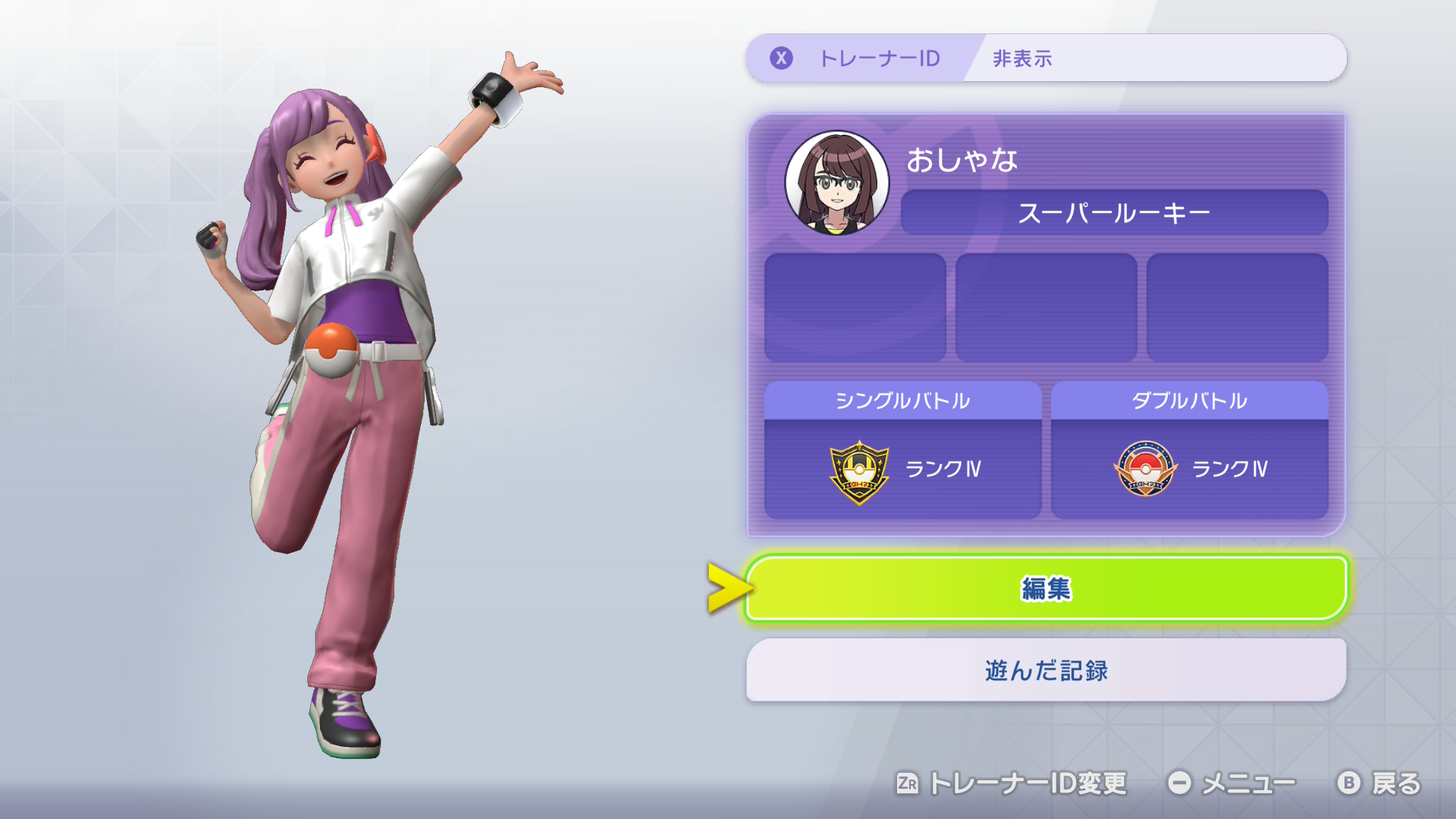Click the trainer portrait avatar
The width and height of the screenshot is (1456, 819).
point(836,184)
